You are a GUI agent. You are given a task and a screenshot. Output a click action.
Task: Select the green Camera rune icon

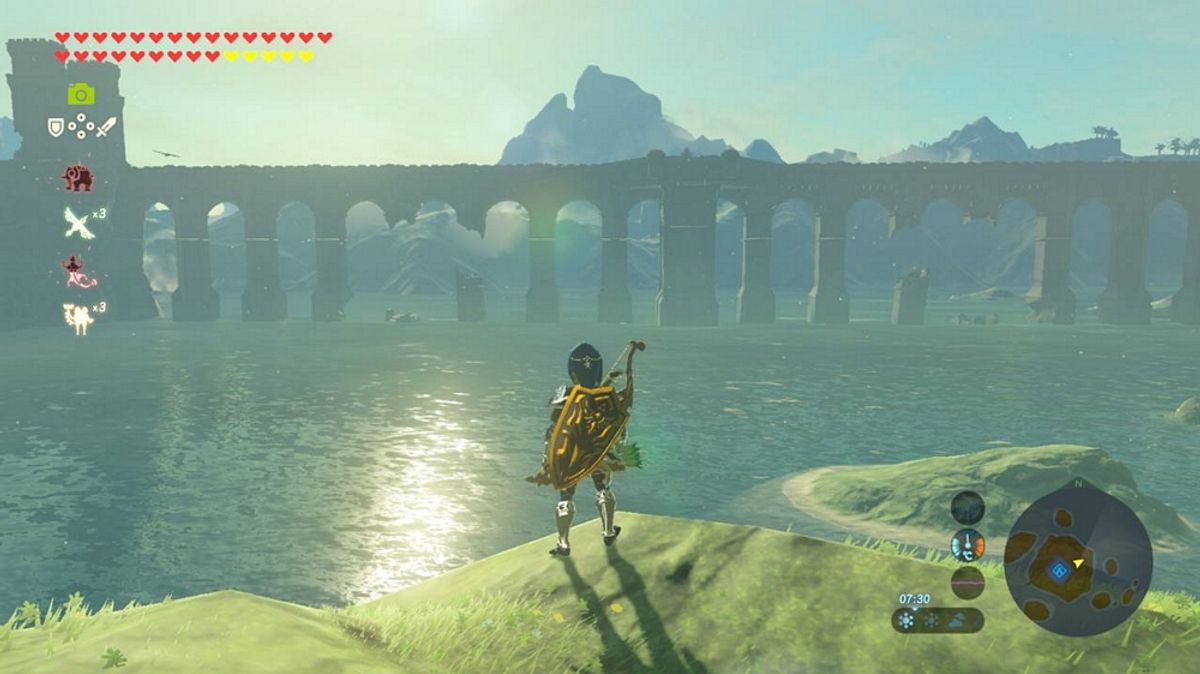pos(81,93)
